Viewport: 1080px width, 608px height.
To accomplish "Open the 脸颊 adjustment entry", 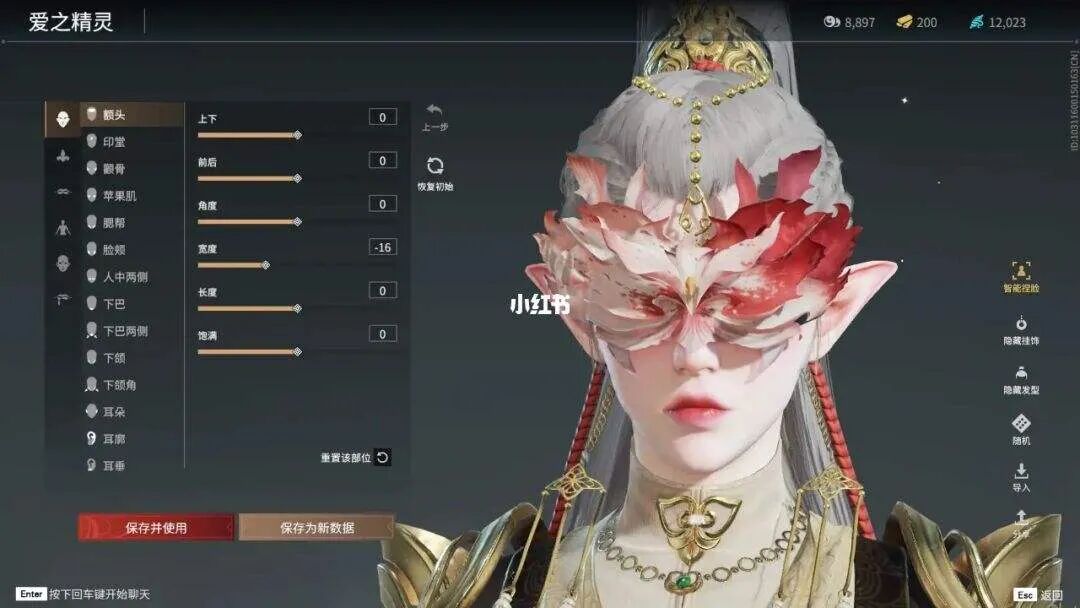I will tap(114, 250).
